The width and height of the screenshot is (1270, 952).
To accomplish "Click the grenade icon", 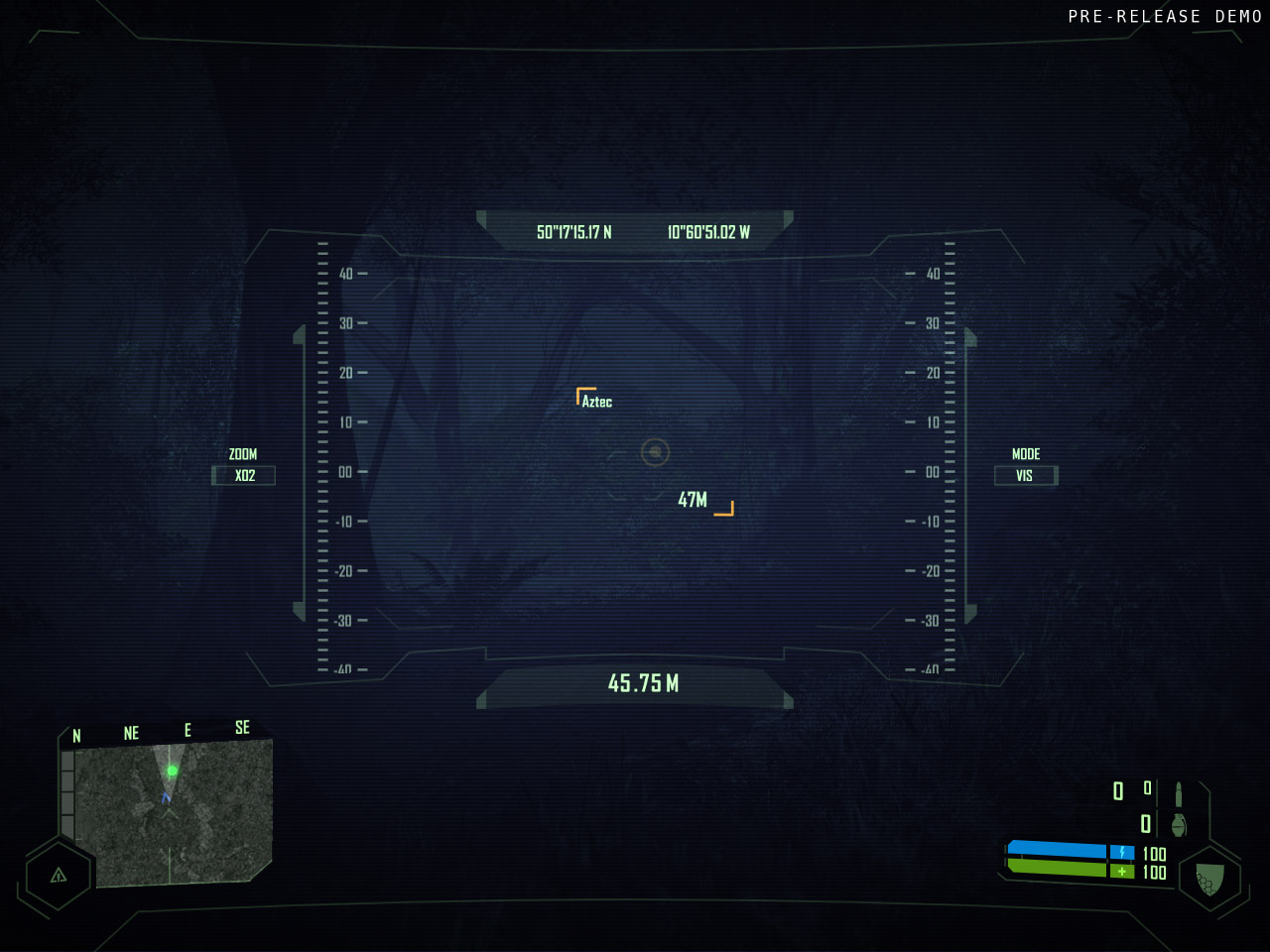I will click(x=1179, y=824).
